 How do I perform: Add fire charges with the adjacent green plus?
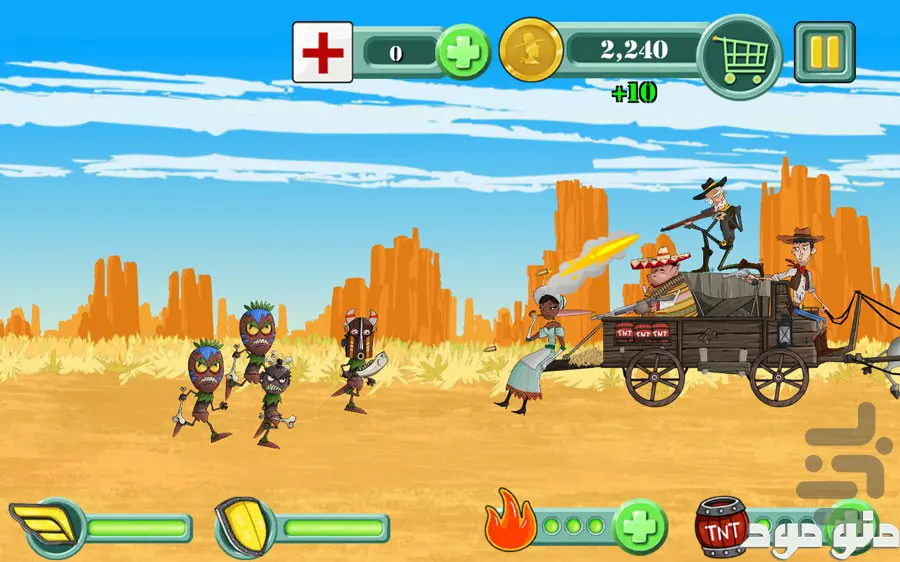[x=640, y=524]
